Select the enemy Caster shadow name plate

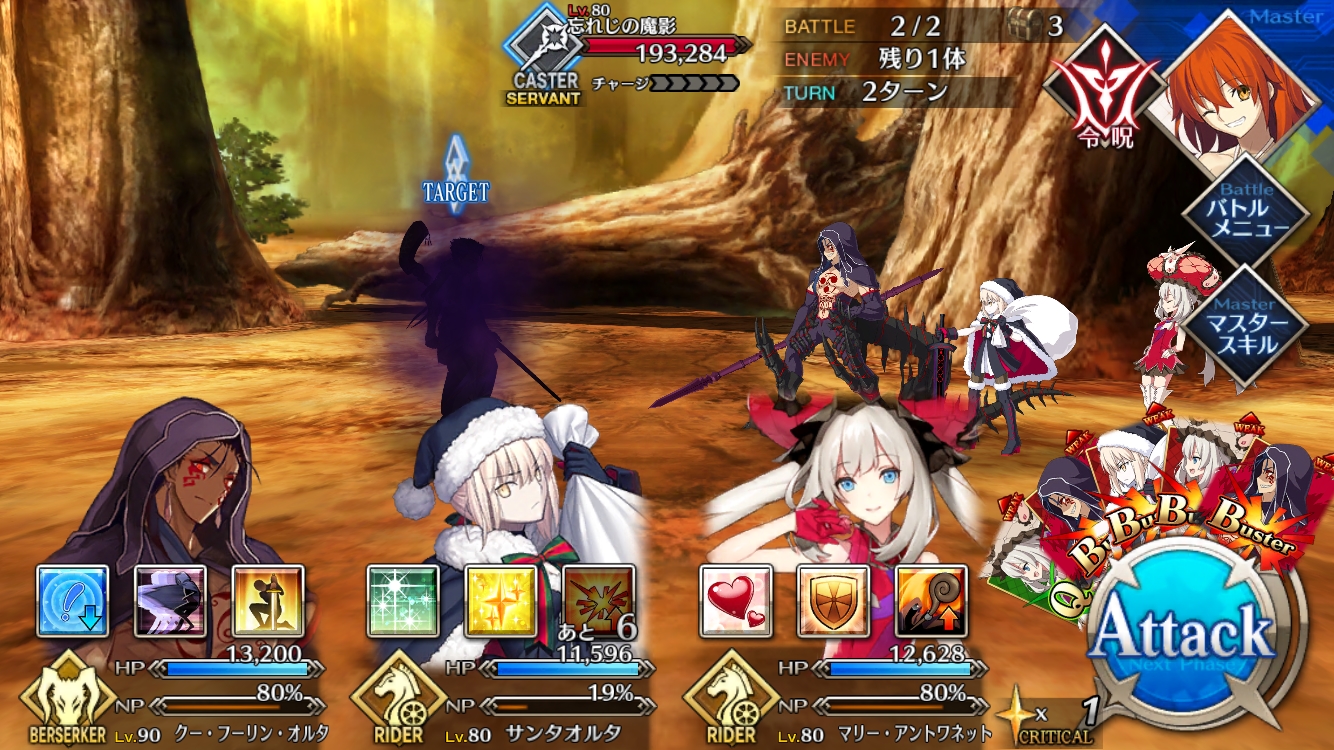[640, 52]
